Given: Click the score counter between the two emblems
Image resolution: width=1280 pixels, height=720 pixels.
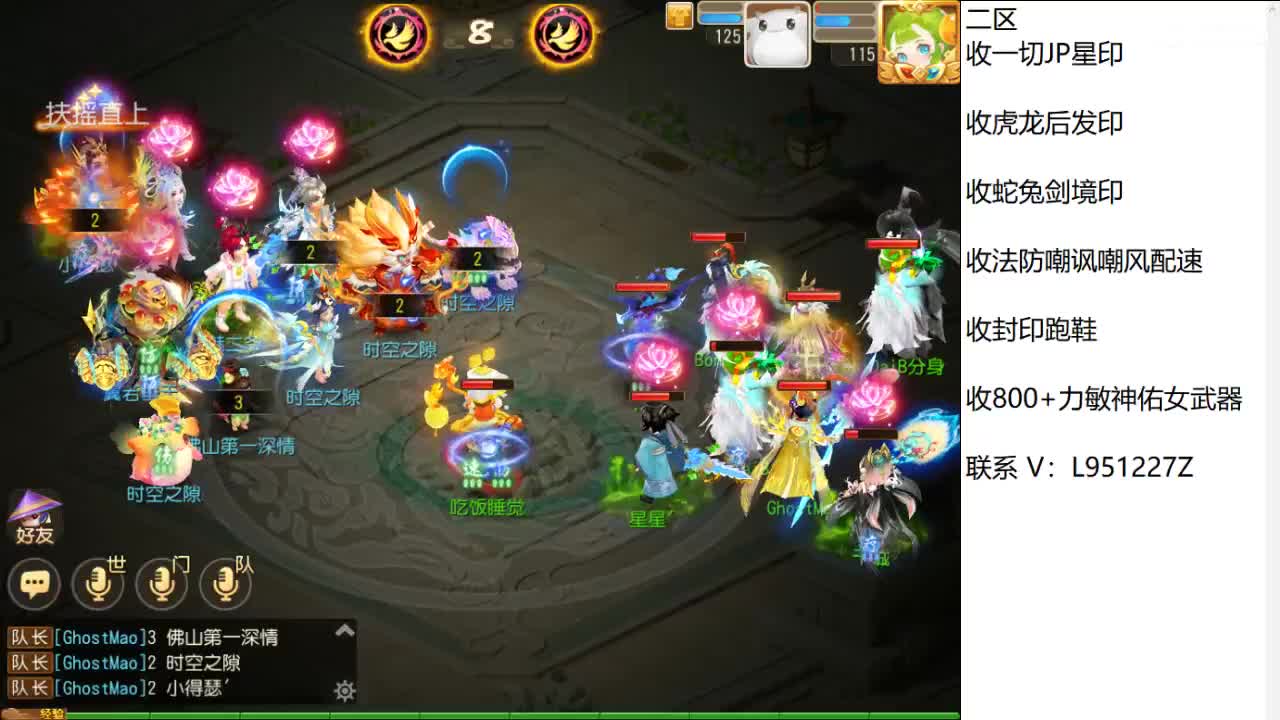Looking at the screenshot, I should (481, 30).
